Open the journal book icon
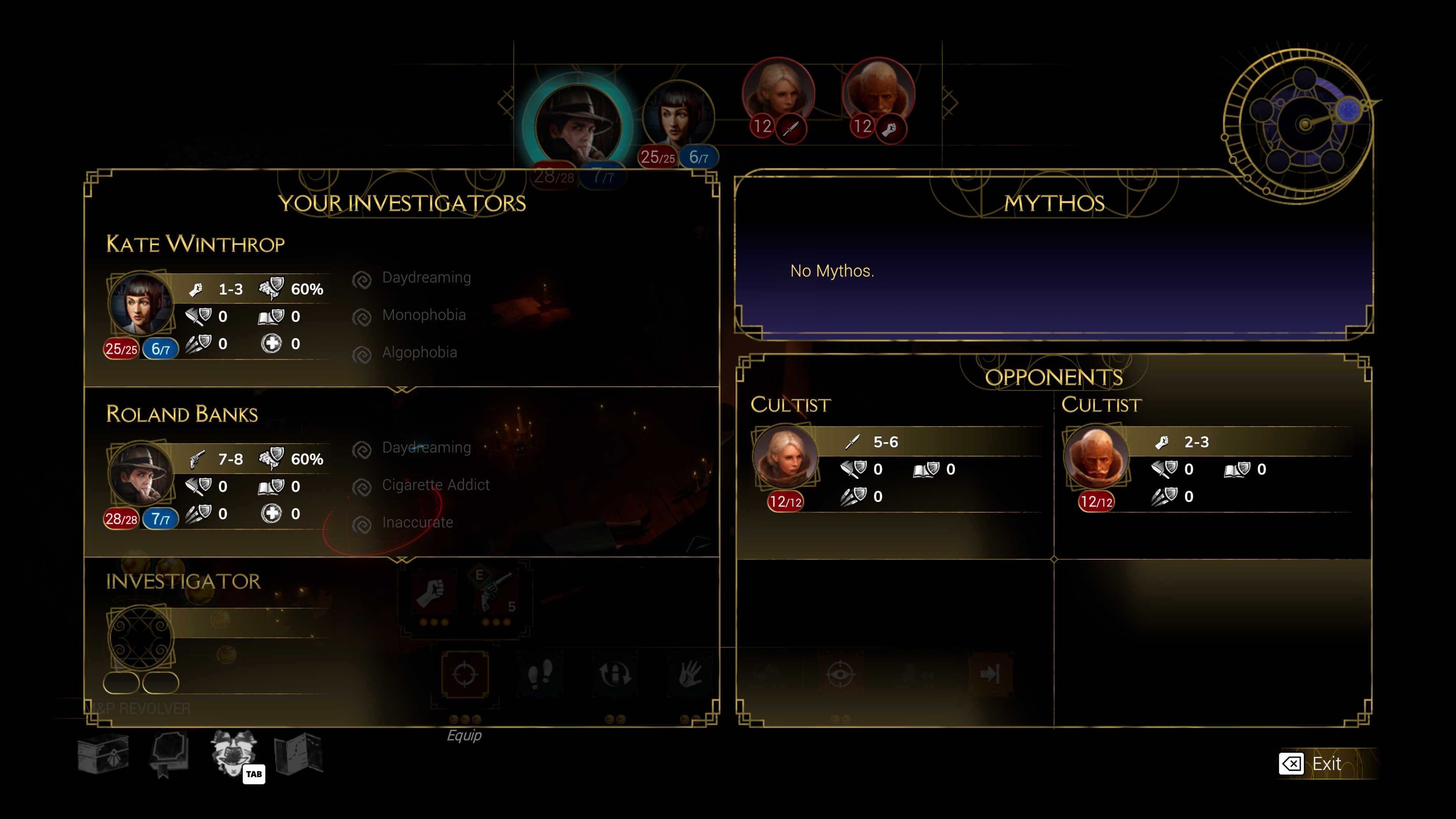The width and height of the screenshot is (1456, 819). pyautogui.click(x=168, y=754)
